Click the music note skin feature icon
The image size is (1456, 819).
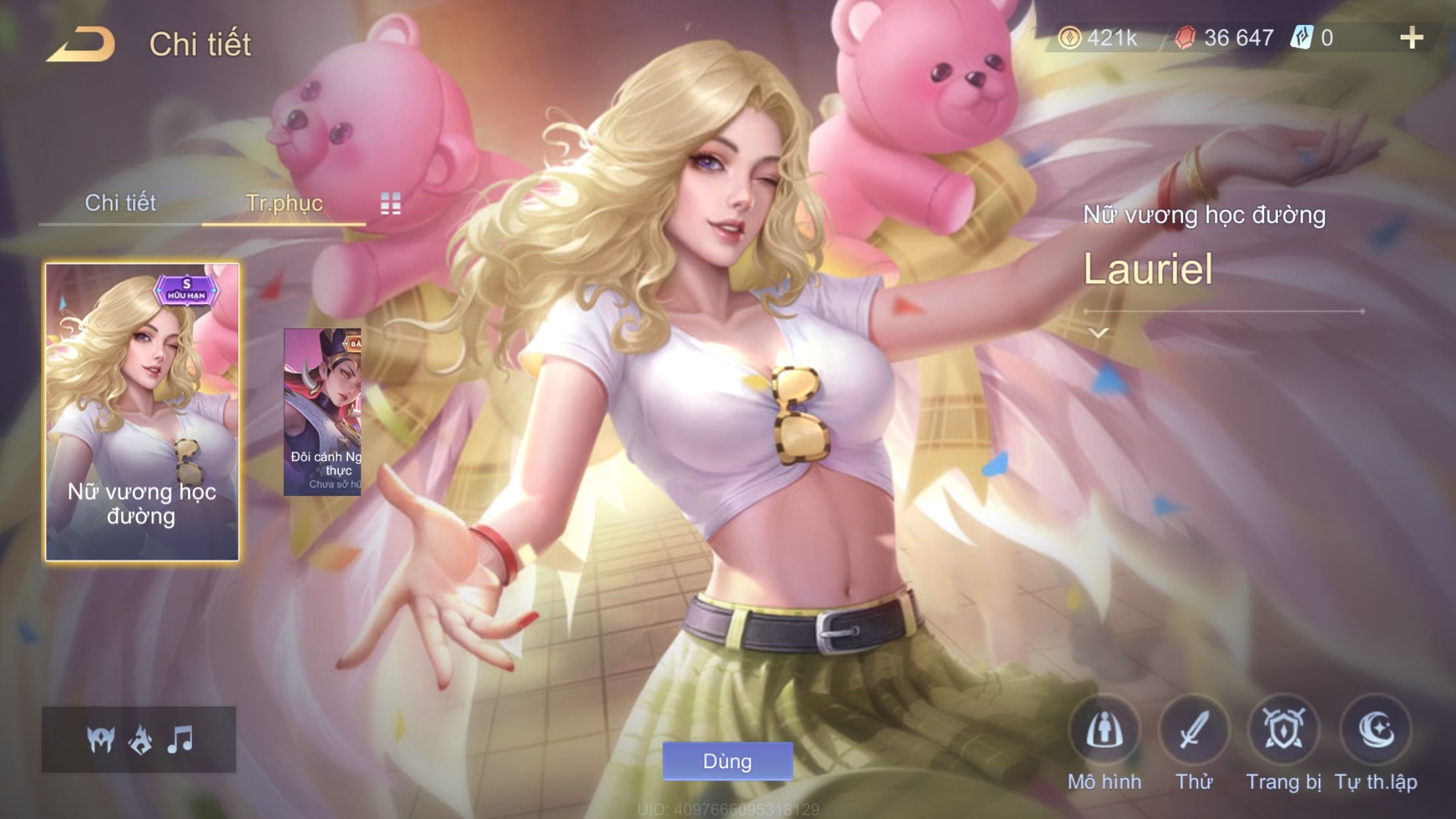(x=180, y=739)
